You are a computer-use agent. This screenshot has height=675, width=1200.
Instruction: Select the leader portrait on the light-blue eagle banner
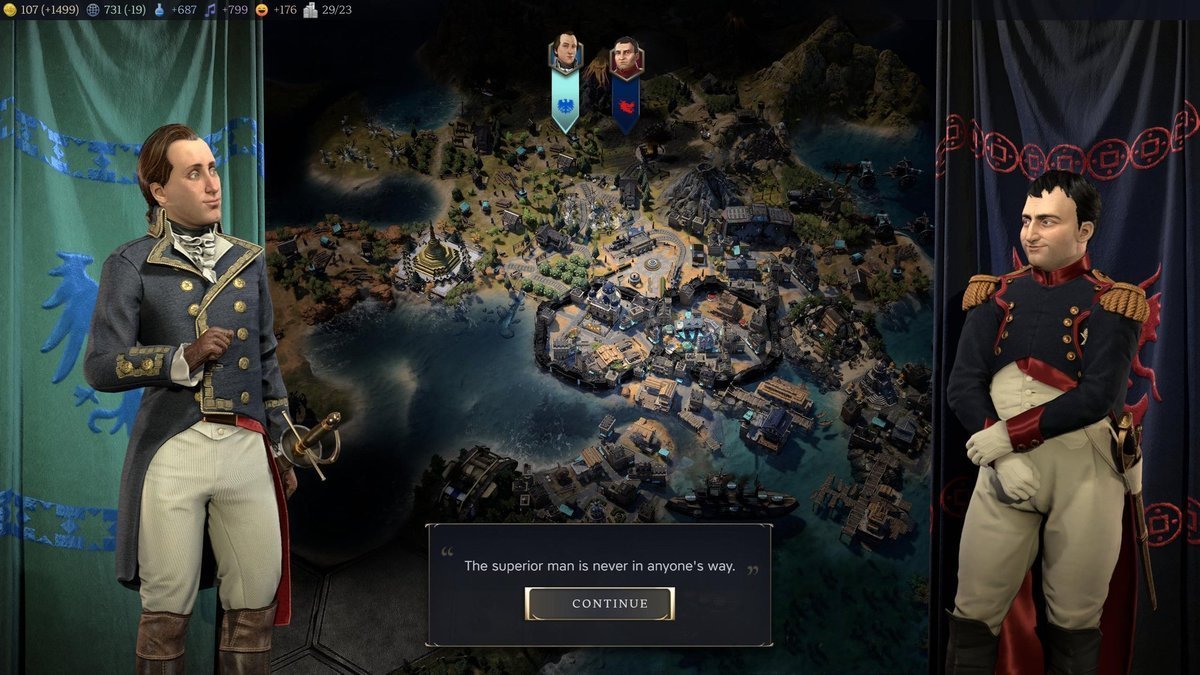click(565, 54)
